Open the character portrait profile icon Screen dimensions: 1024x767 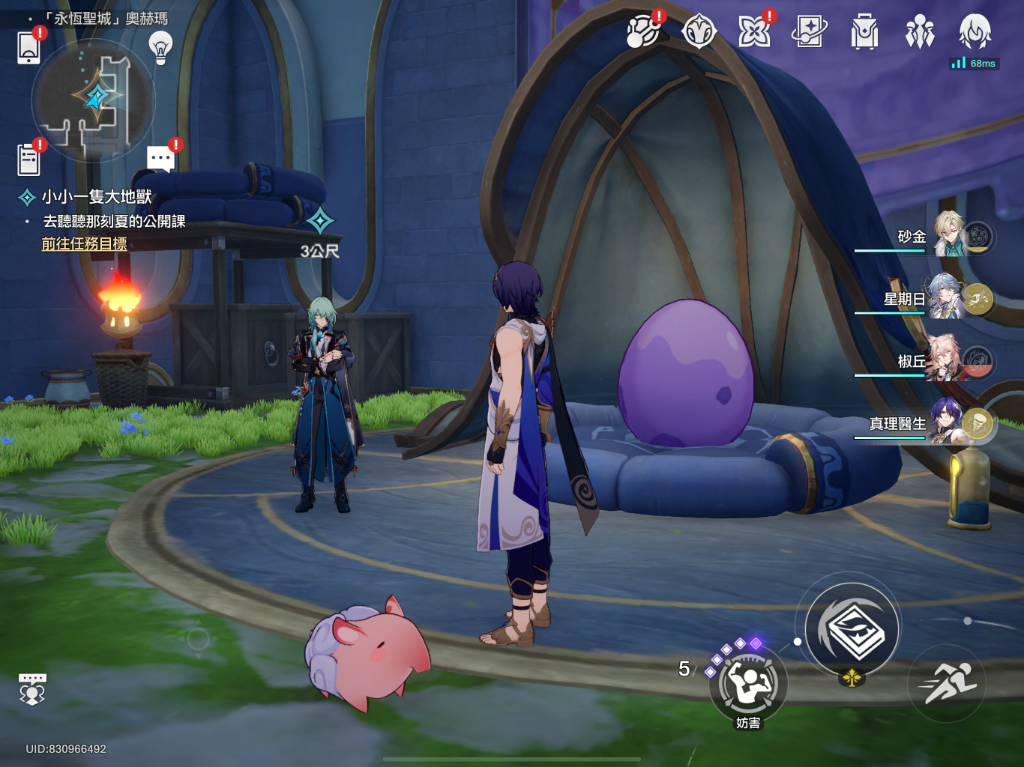pyautogui.click(x=974, y=32)
